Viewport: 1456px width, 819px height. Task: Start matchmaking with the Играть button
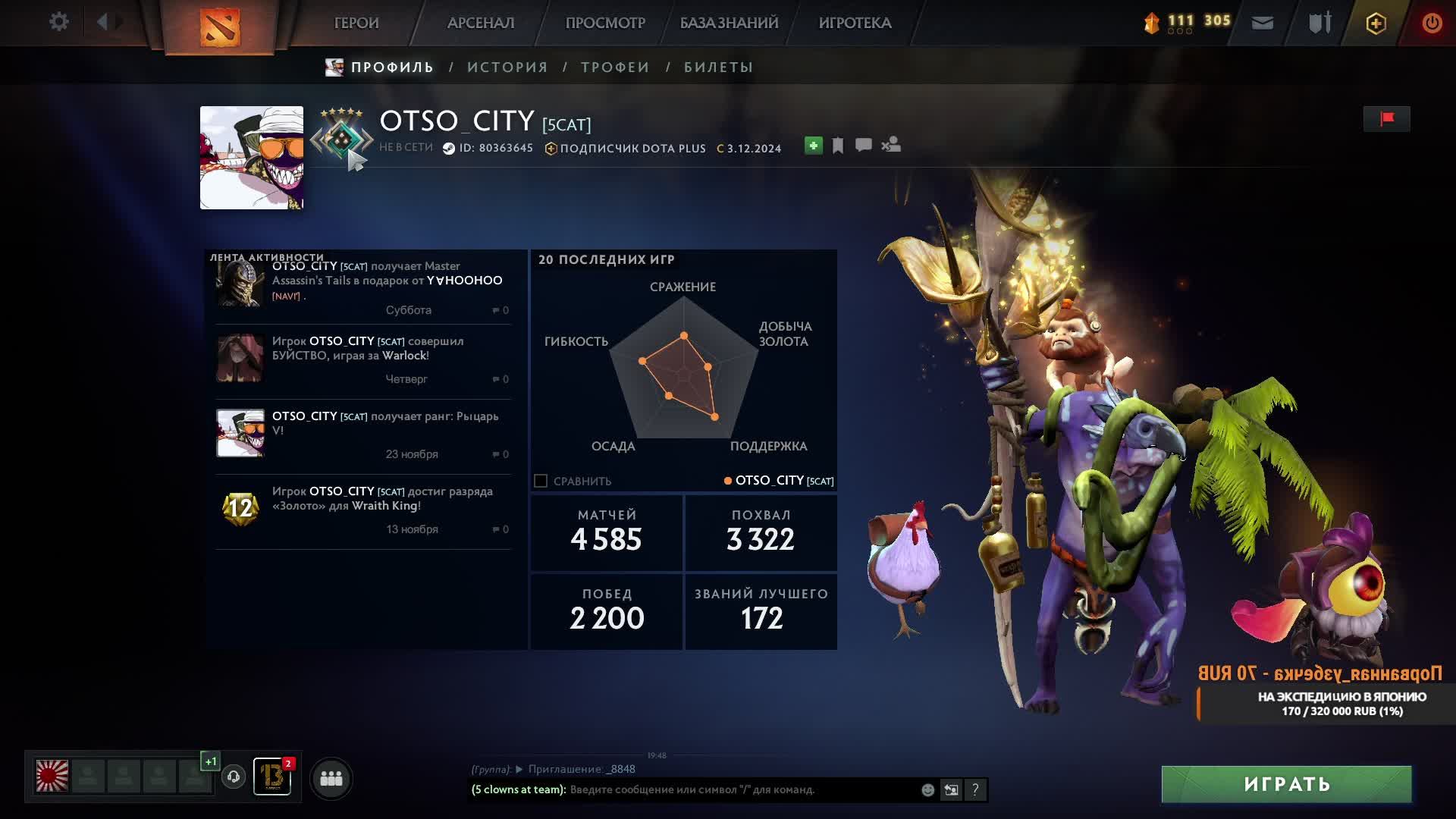pyautogui.click(x=1286, y=784)
